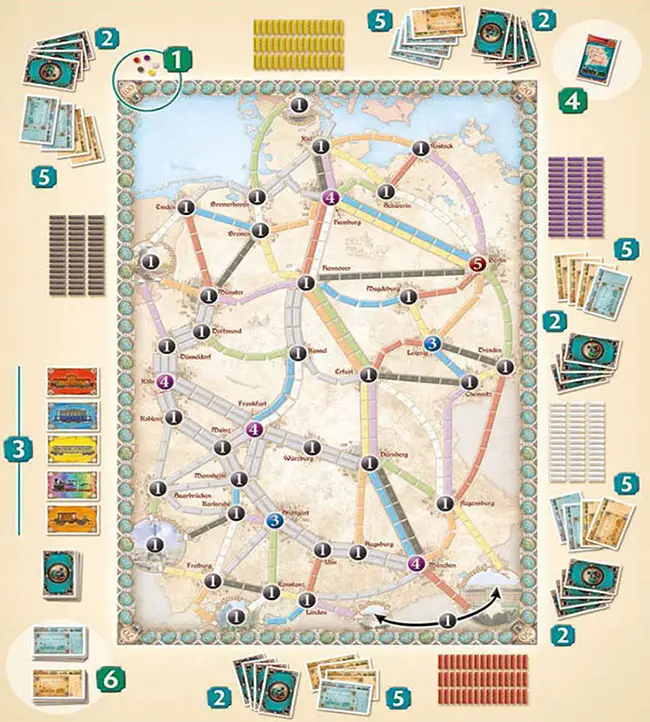This screenshot has height=722, width=650.
Task: Click the Hannover city marker
Action: [305, 283]
